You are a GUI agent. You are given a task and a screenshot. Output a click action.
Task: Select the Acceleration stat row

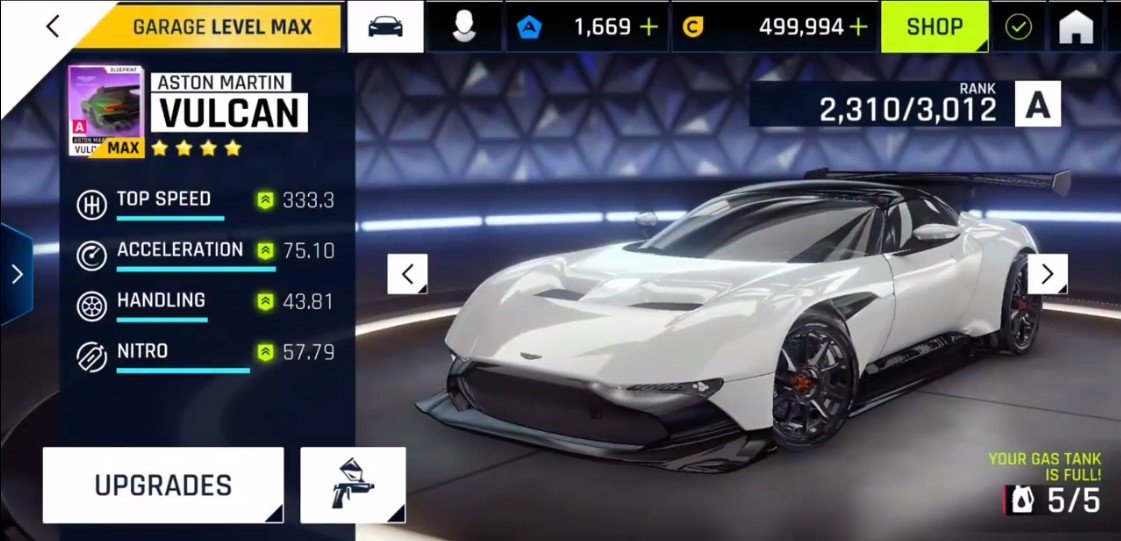coord(205,252)
